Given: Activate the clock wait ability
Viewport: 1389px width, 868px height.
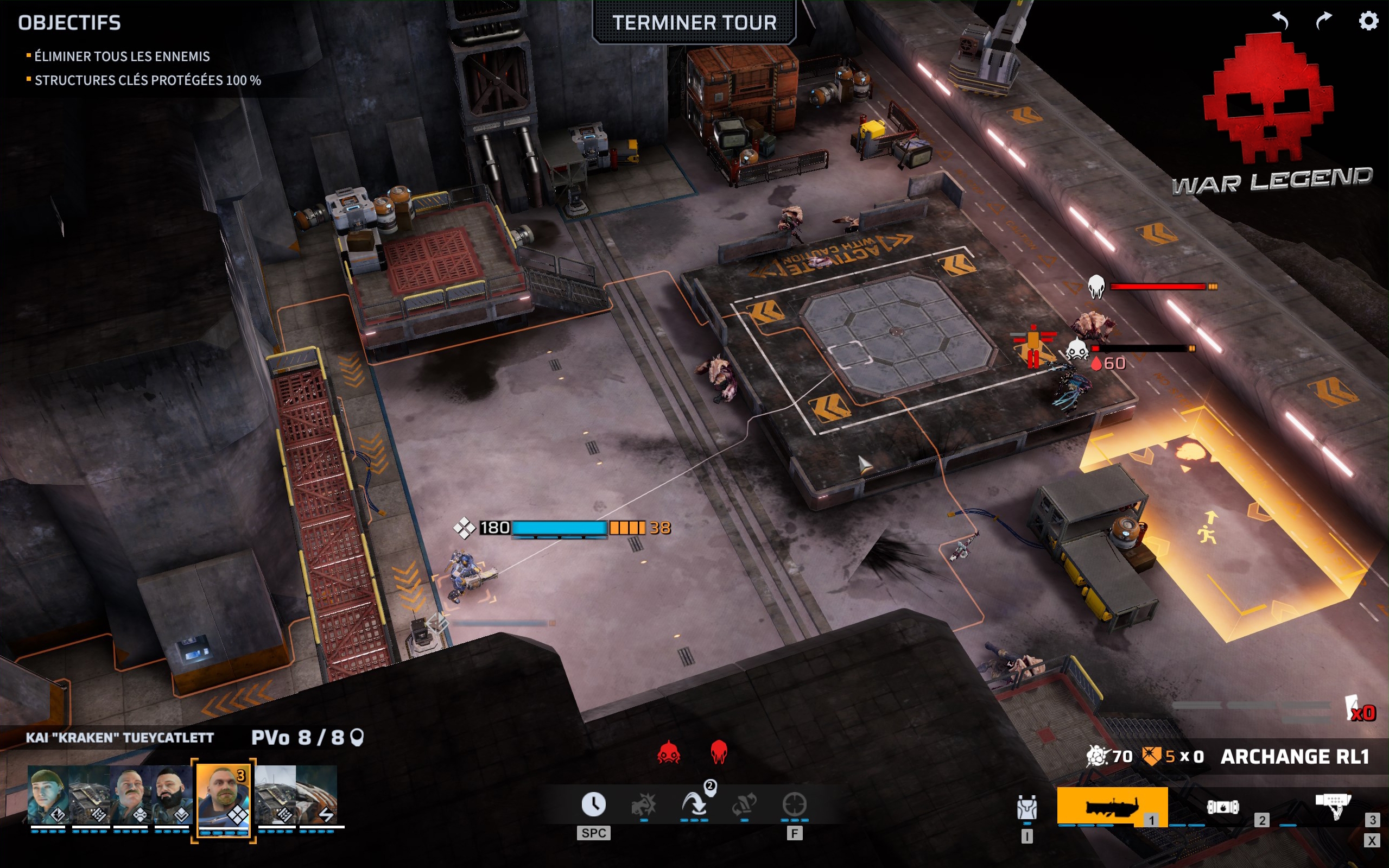Looking at the screenshot, I should click(x=593, y=804).
